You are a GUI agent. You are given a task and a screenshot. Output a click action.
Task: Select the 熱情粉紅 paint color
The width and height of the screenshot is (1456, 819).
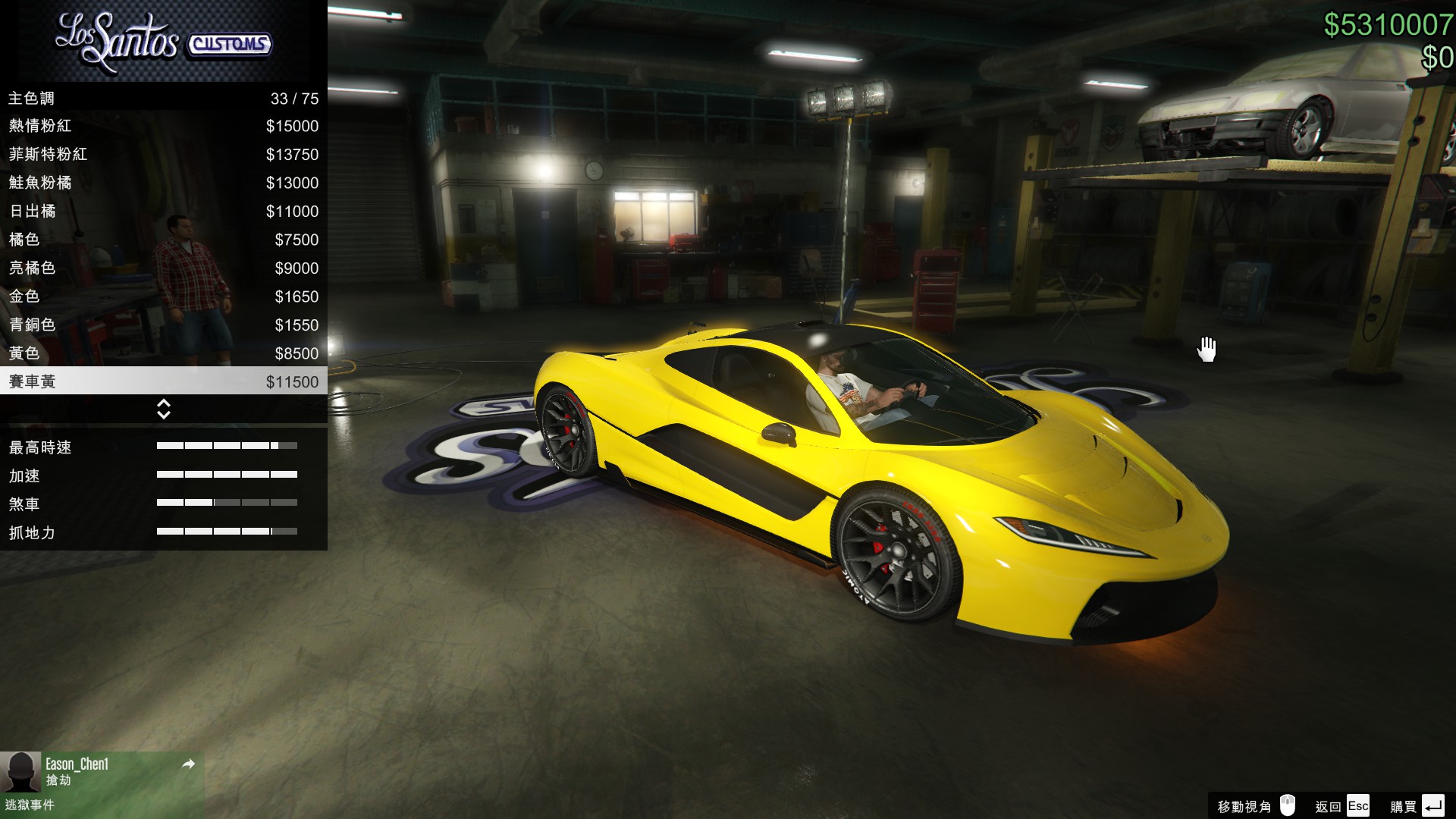(x=163, y=126)
